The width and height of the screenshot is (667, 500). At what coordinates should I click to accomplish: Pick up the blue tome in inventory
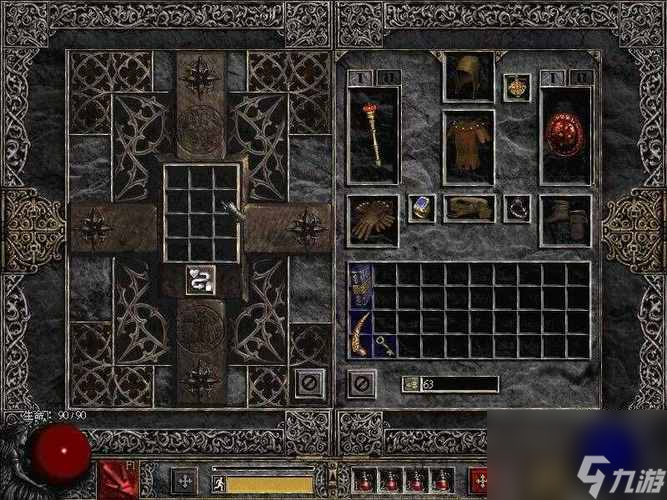[360, 285]
